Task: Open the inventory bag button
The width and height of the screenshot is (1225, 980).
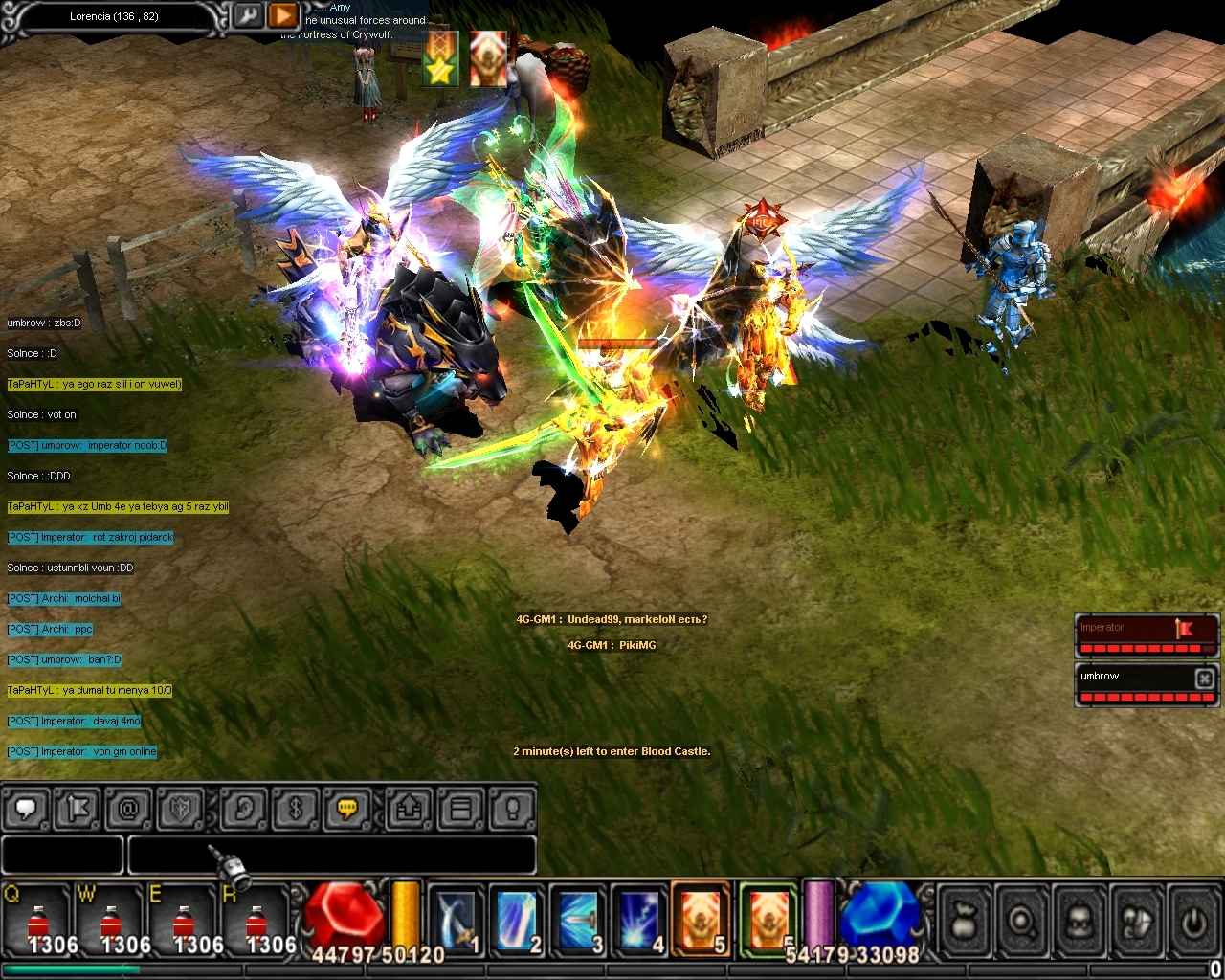Action: (x=965, y=922)
